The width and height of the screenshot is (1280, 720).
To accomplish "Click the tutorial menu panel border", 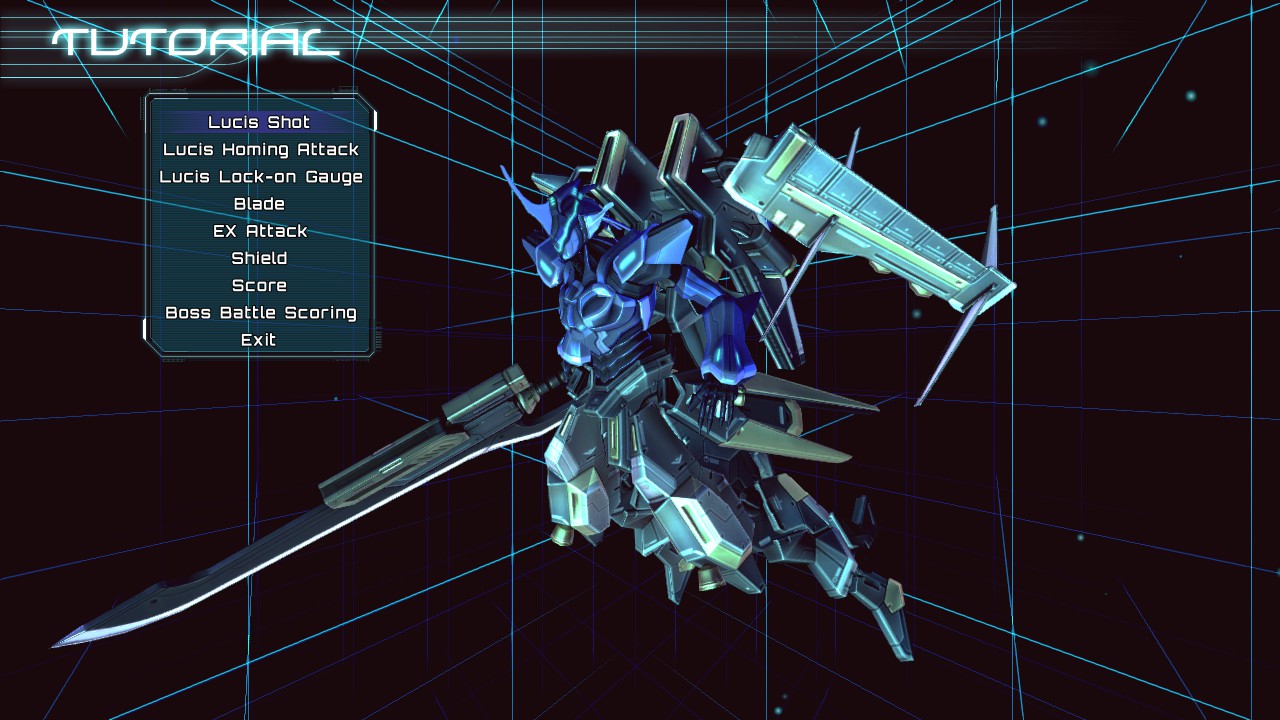I will coord(150,230).
